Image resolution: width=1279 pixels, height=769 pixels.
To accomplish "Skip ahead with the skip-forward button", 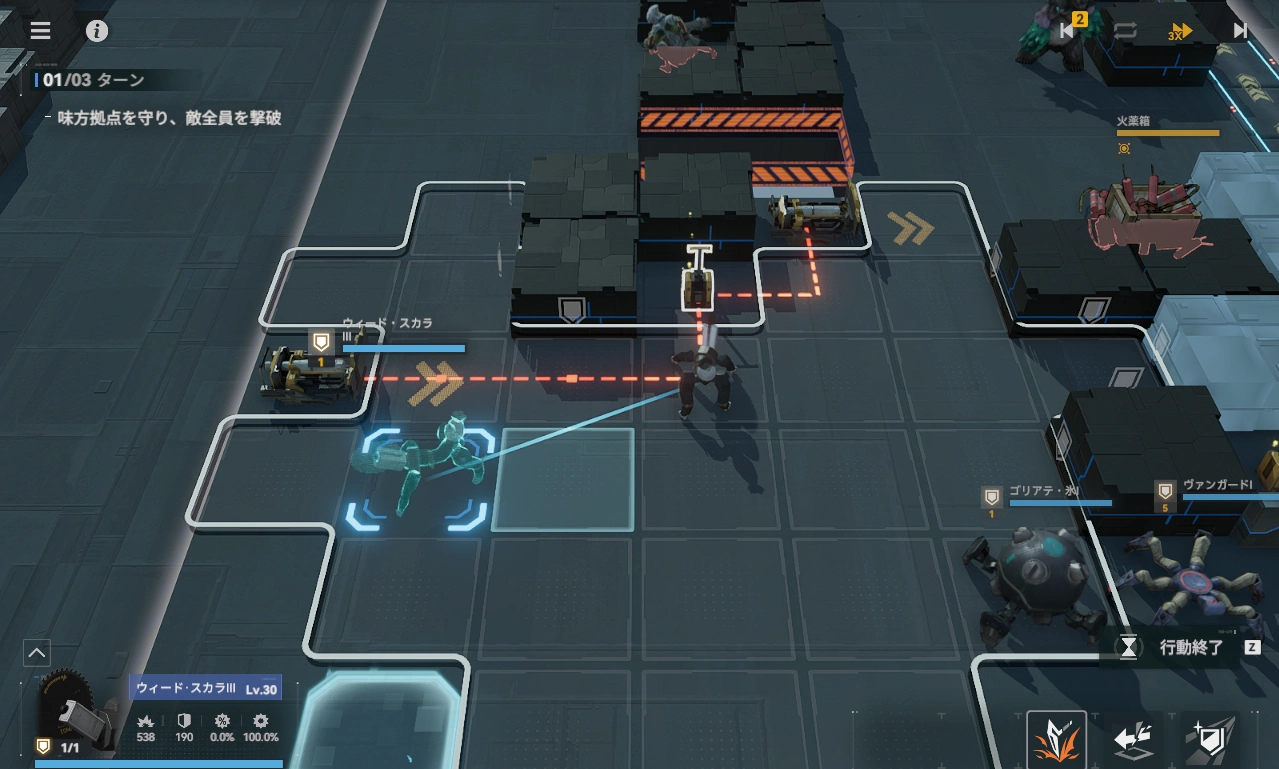I will click(x=1240, y=30).
